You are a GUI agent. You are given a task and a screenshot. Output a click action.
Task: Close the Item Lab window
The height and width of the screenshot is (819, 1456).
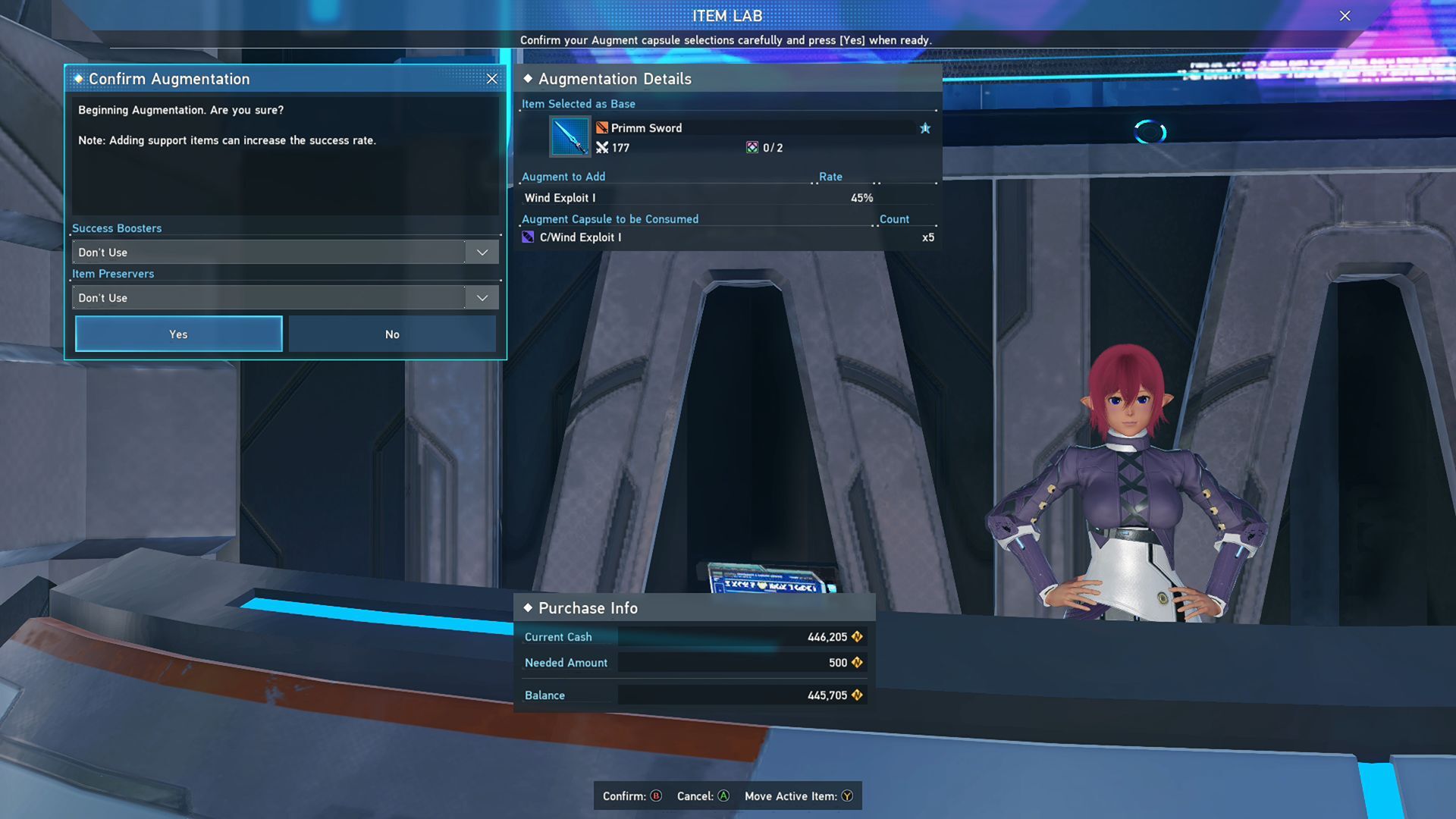click(x=1345, y=16)
